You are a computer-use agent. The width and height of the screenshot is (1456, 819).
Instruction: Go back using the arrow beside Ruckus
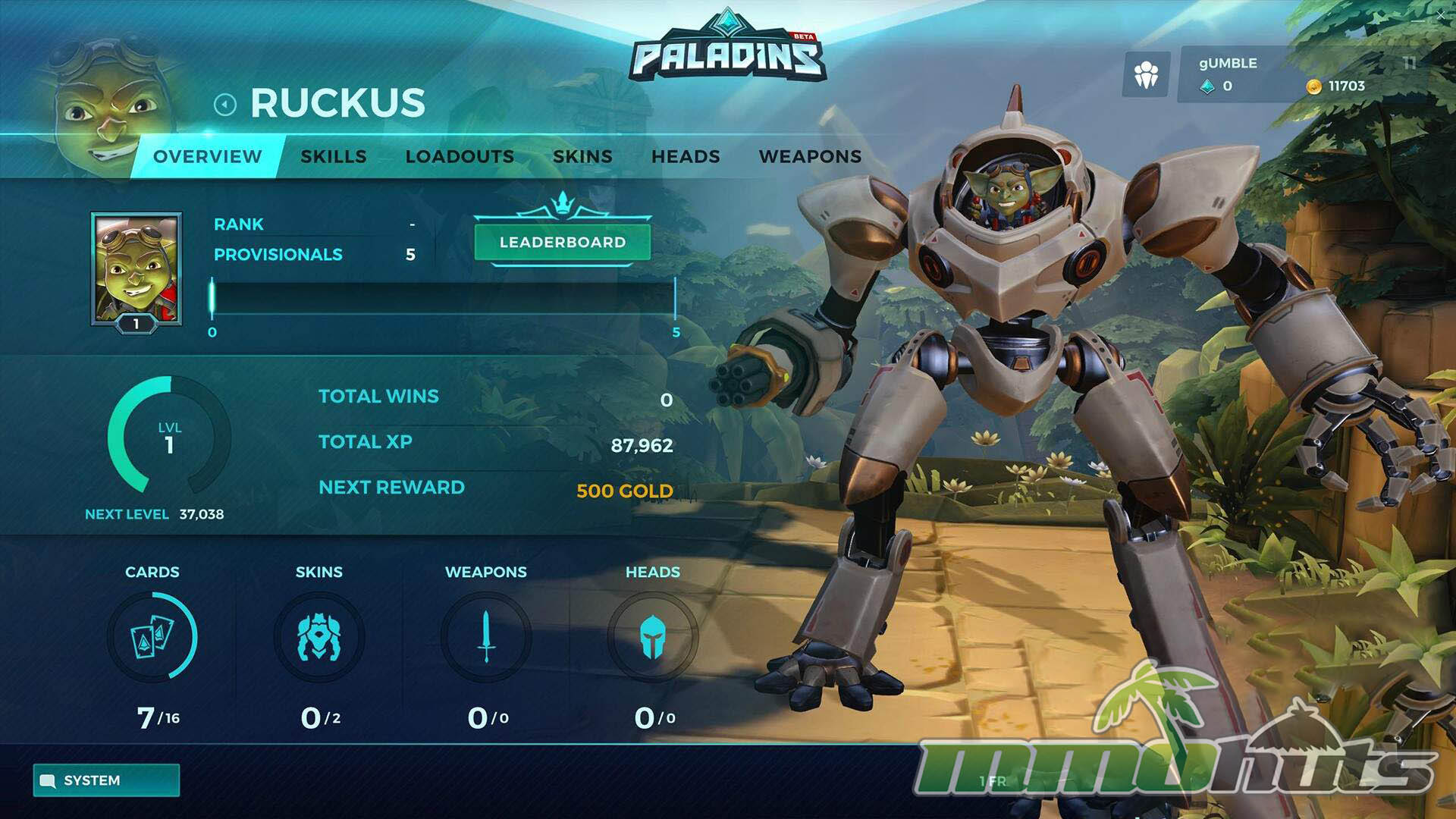click(225, 104)
